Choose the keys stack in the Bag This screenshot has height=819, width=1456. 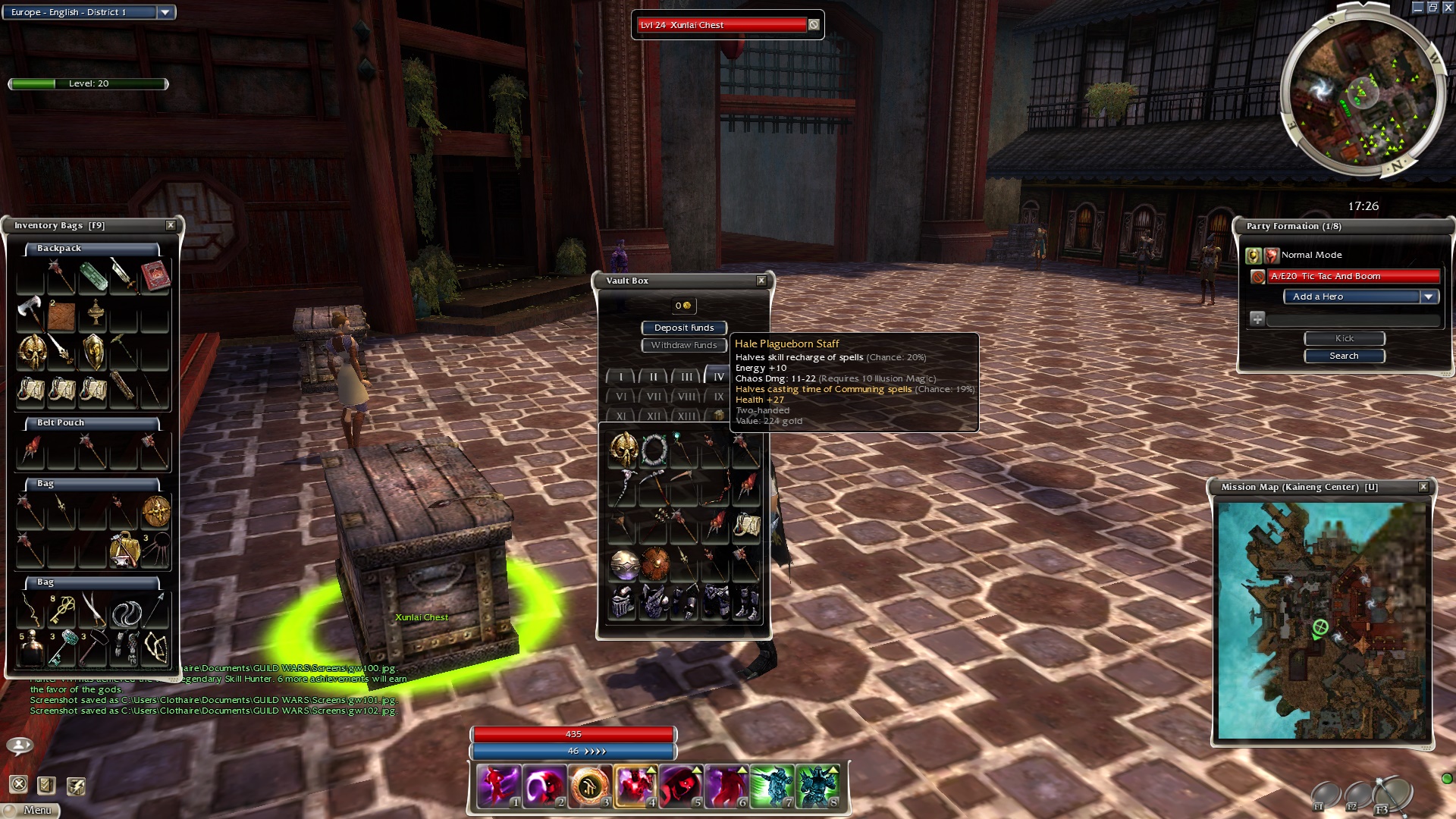coord(62,610)
